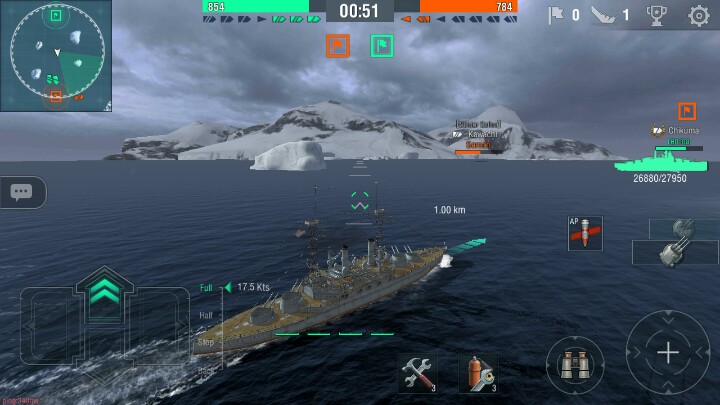Select the secondary gun weapon slot
The width and height of the screenshot is (720, 405).
[683, 228]
